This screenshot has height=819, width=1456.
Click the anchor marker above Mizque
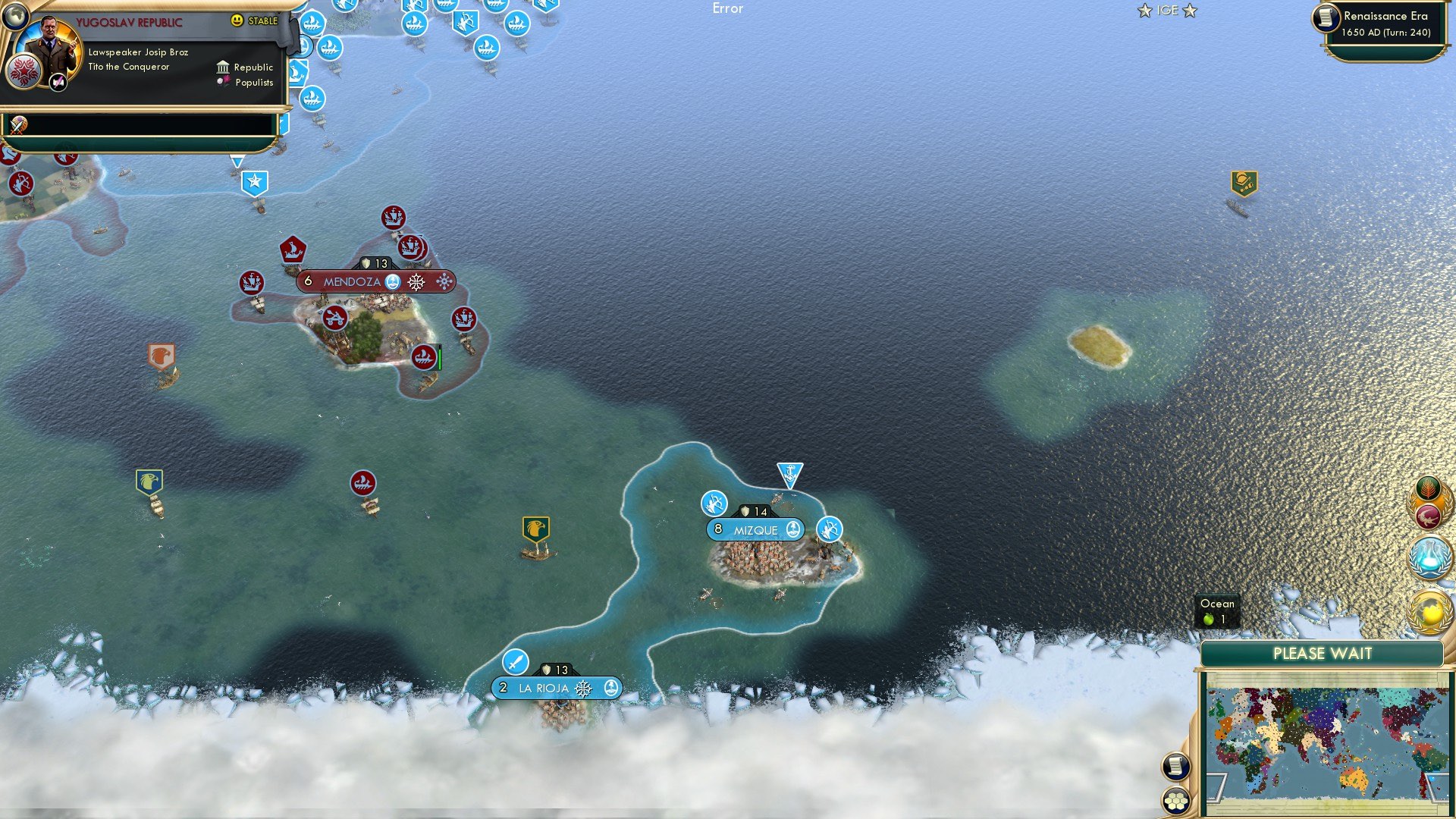[789, 472]
